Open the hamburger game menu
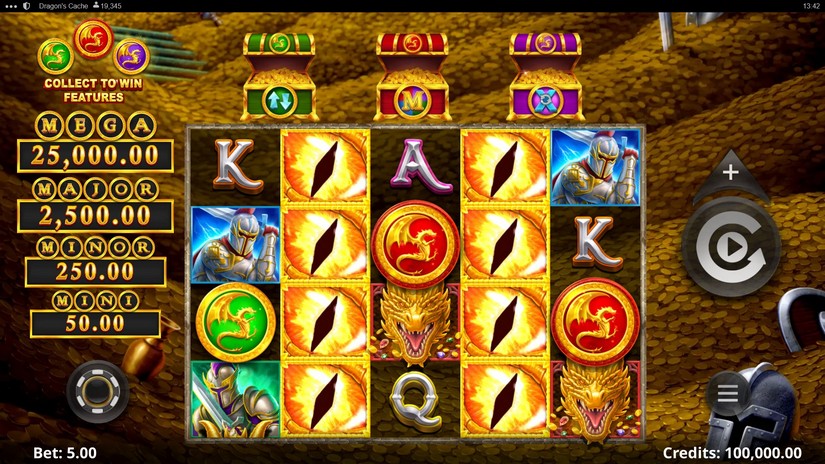Viewport: 825px width, 464px height. click(x=728, y=393)
